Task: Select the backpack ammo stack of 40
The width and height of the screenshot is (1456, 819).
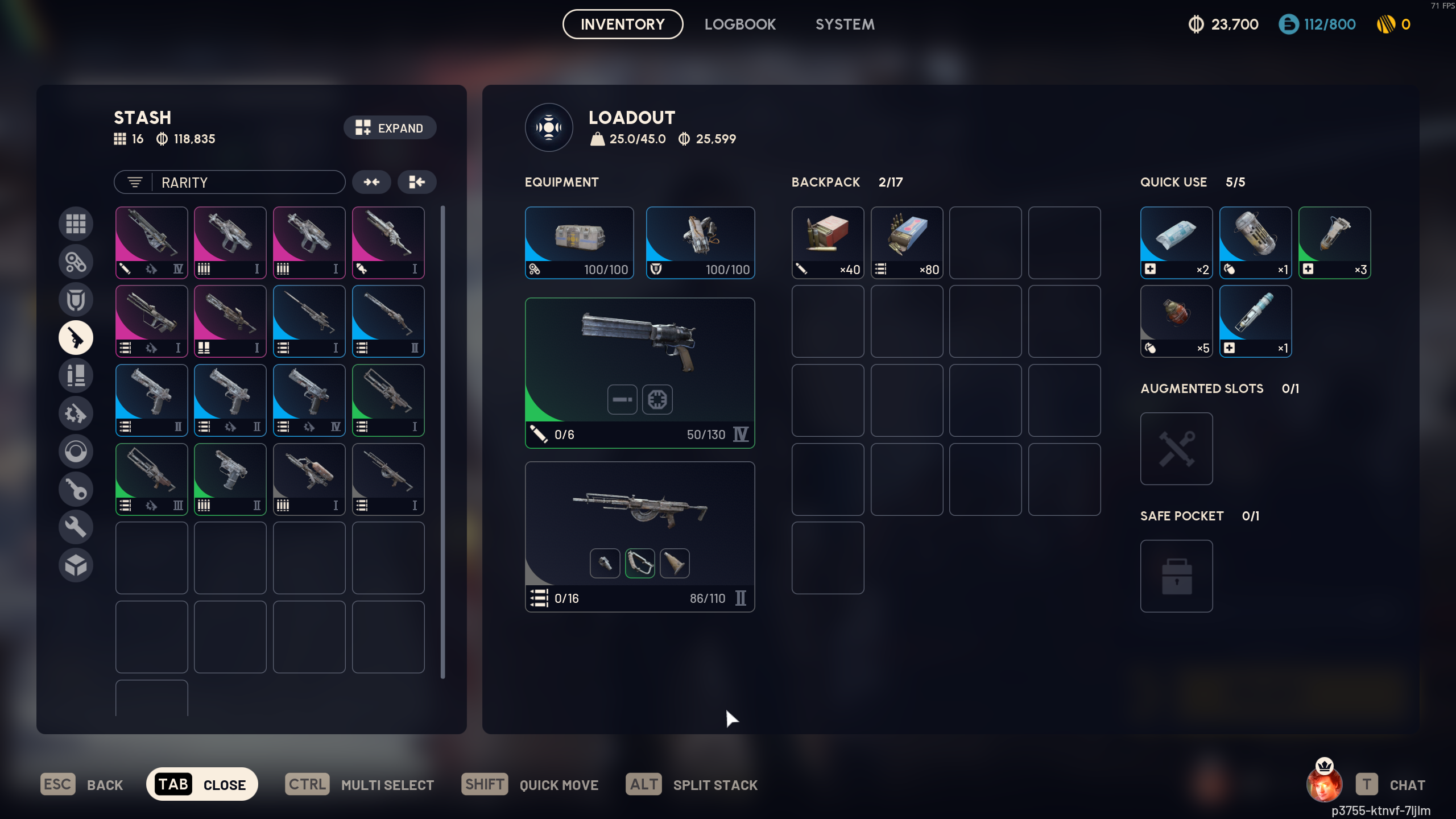Action: pos(828,242)
